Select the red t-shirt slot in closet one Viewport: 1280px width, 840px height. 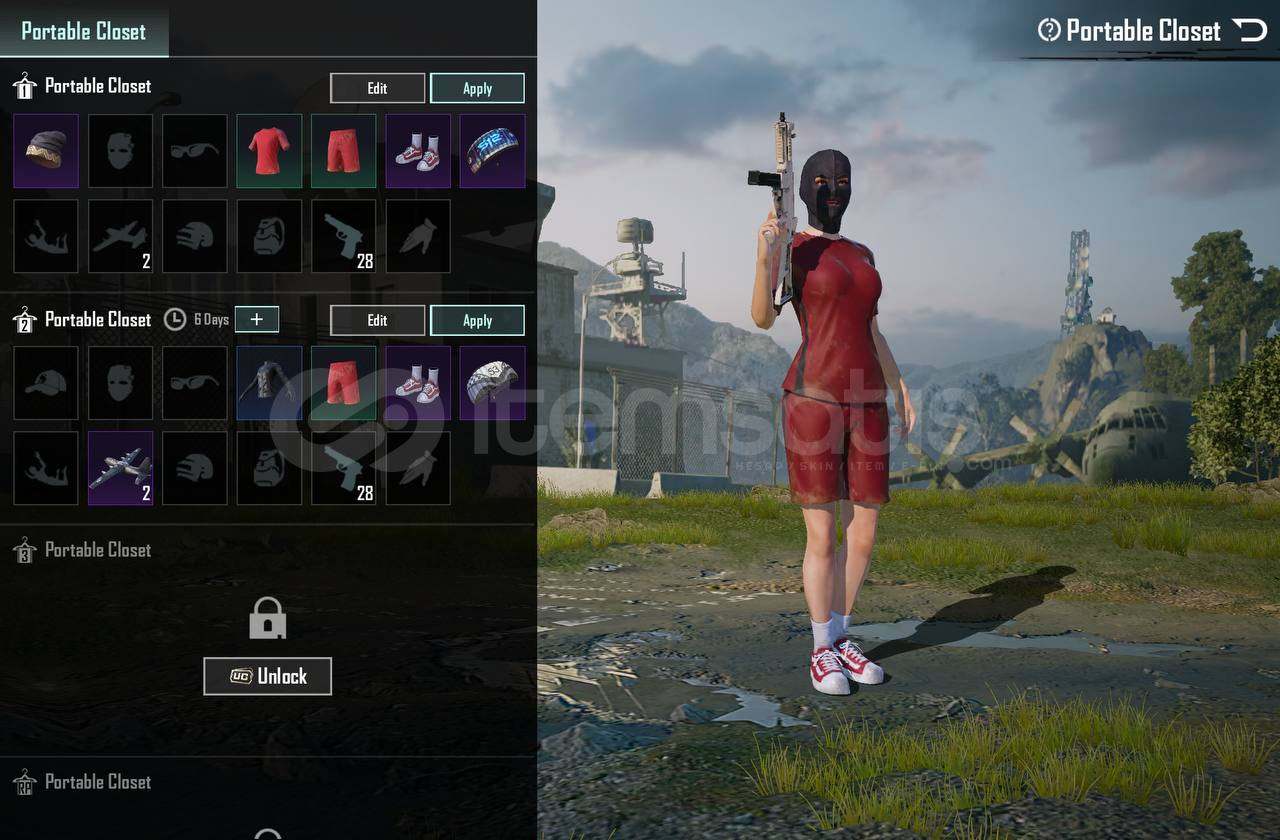pyautogui.click(x=269, y=151)
